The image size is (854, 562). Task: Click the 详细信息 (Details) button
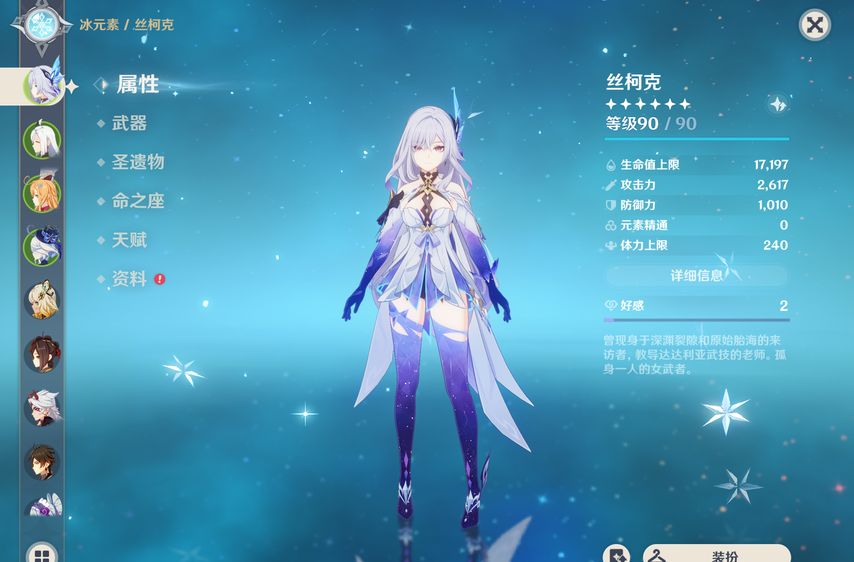pyautogui.click(x=697, y=275)
